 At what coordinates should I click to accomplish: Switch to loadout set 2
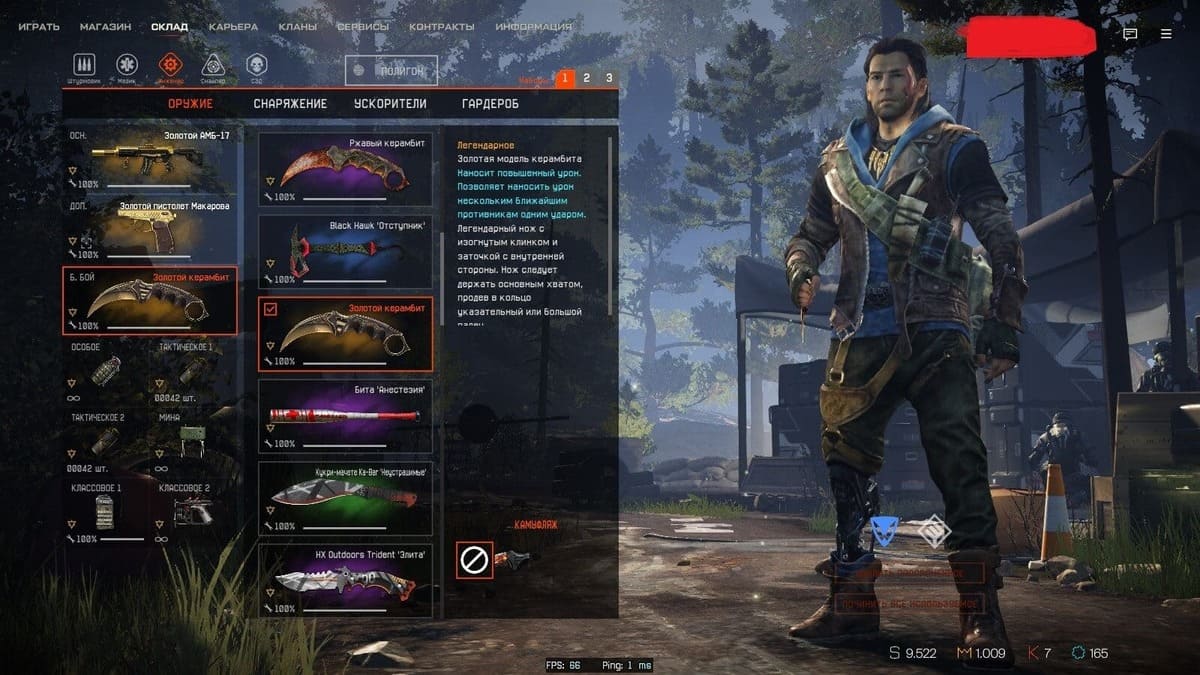pos(587,78)
